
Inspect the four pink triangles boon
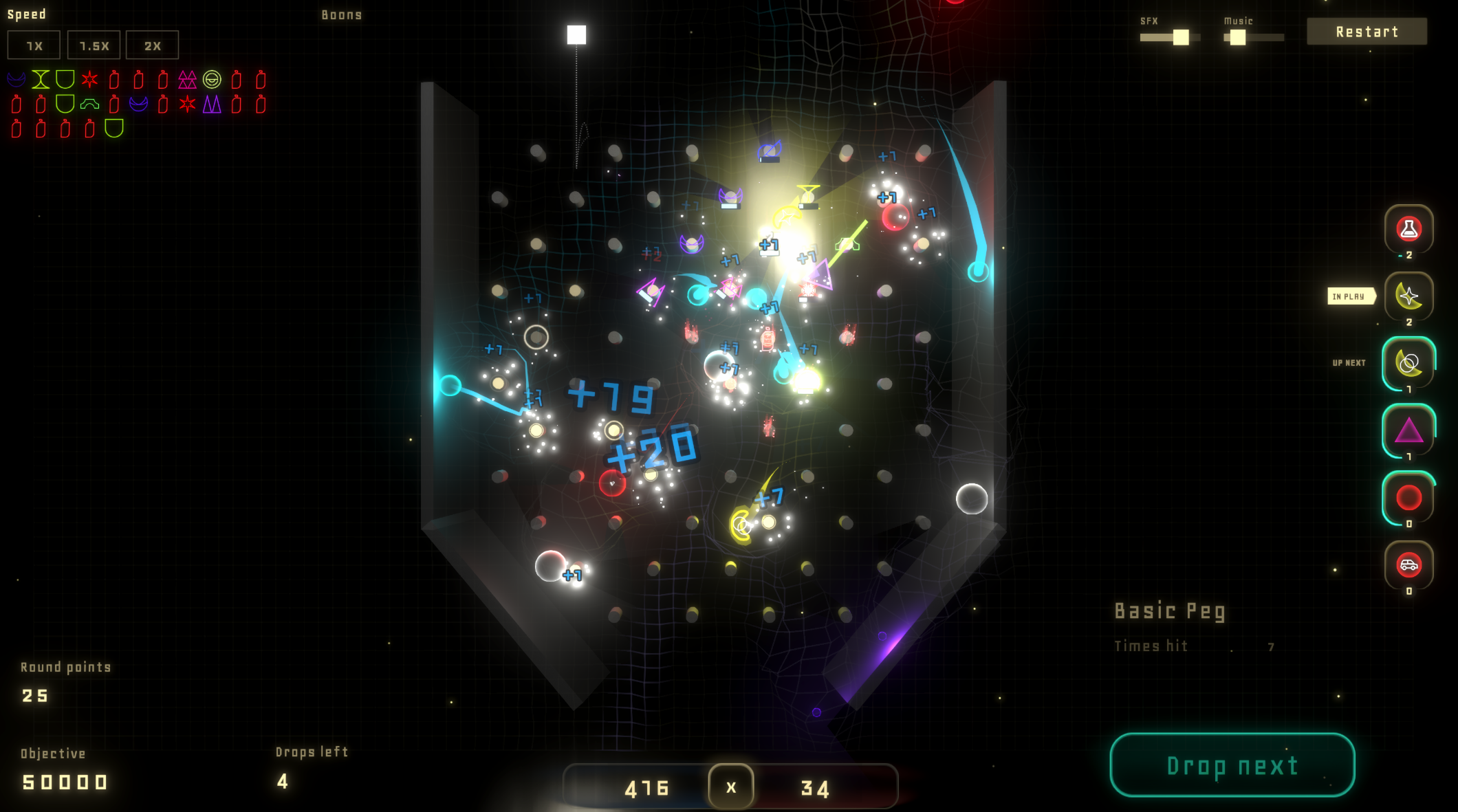[187, 80]
